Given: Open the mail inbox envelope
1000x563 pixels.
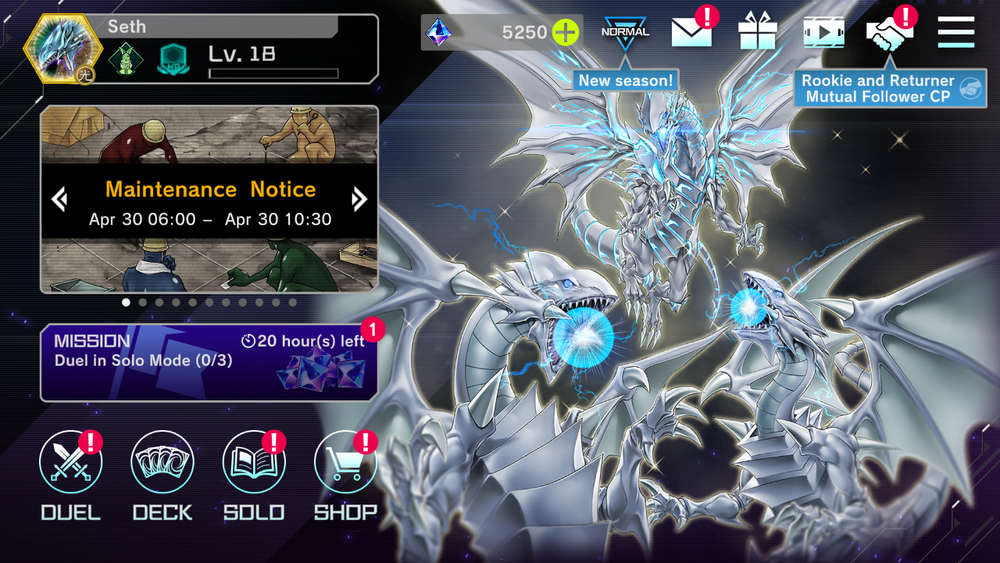Looking at the screenshot, I should [691, 32].
